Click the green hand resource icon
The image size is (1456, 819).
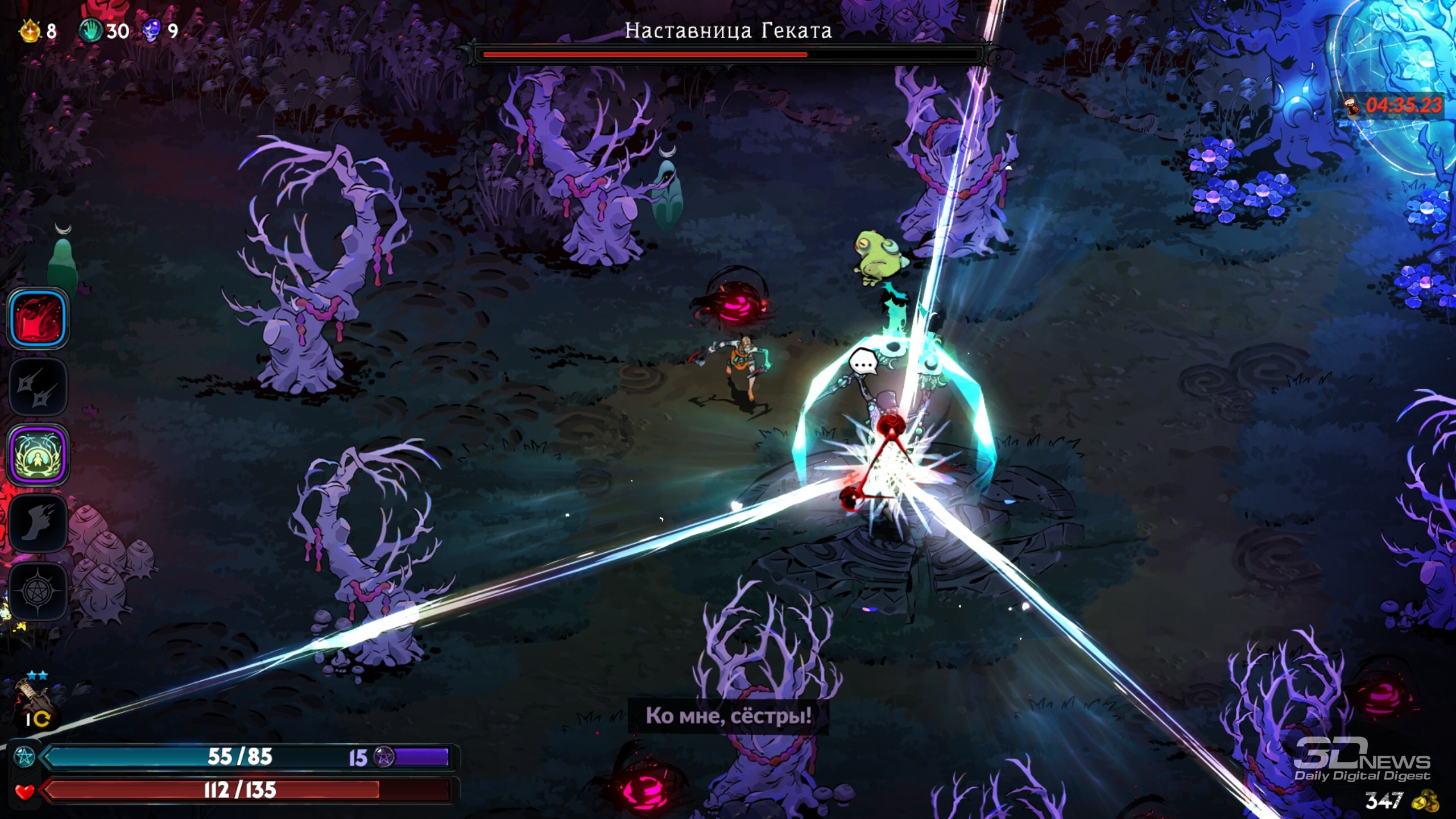coord(90,30)
